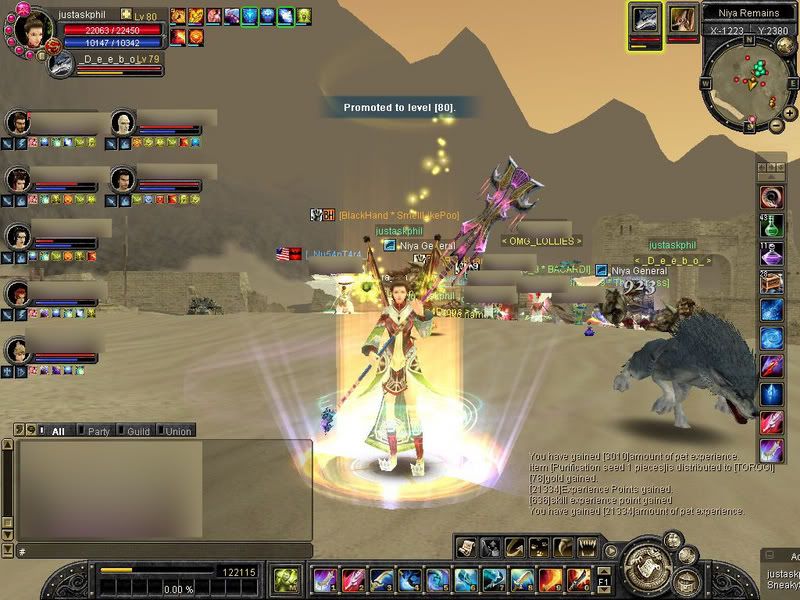The width and height of the screenshot is (800, 600).
Task: Activate the green skill left of the hotbar
Action: click(286, 579)
